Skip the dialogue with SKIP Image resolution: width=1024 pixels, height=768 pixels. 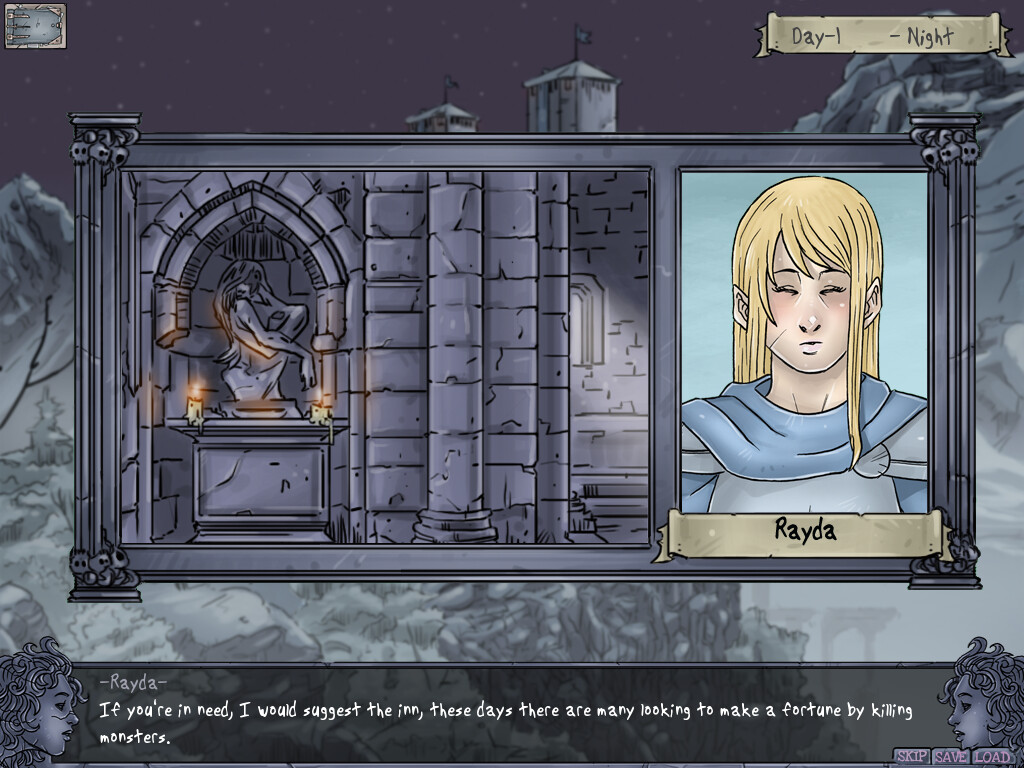pyautogui.click(x=911, y=757)
